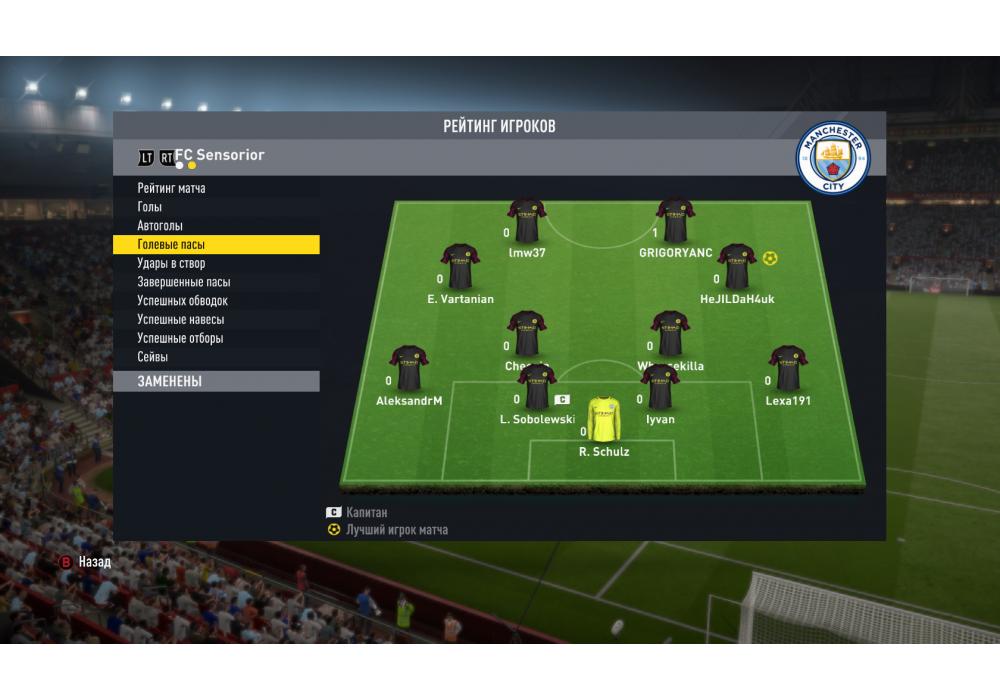The width and height of the screenshot is (1000, 700).
Task: Show the Успешных обводок stats
Action: [x=183, y=301]
